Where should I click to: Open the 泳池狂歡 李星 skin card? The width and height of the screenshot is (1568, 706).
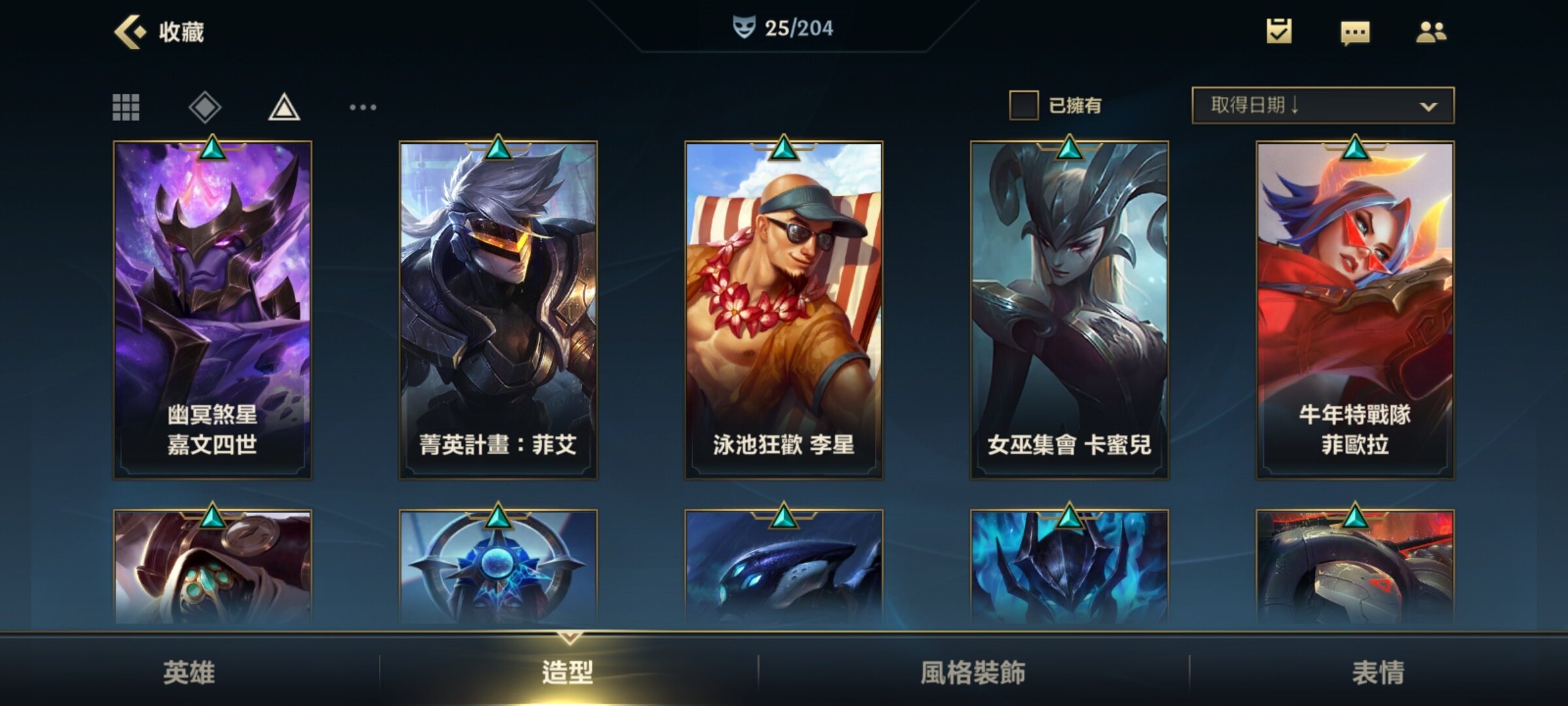(783, 311)
